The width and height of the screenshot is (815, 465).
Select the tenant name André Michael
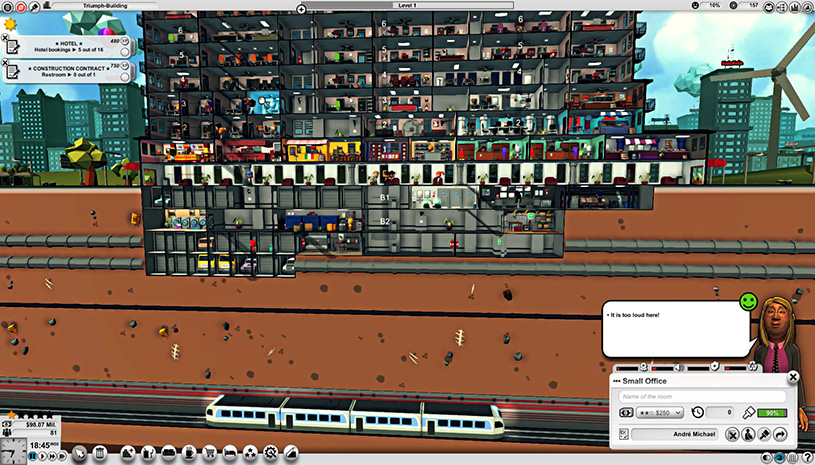click(674, 434)
